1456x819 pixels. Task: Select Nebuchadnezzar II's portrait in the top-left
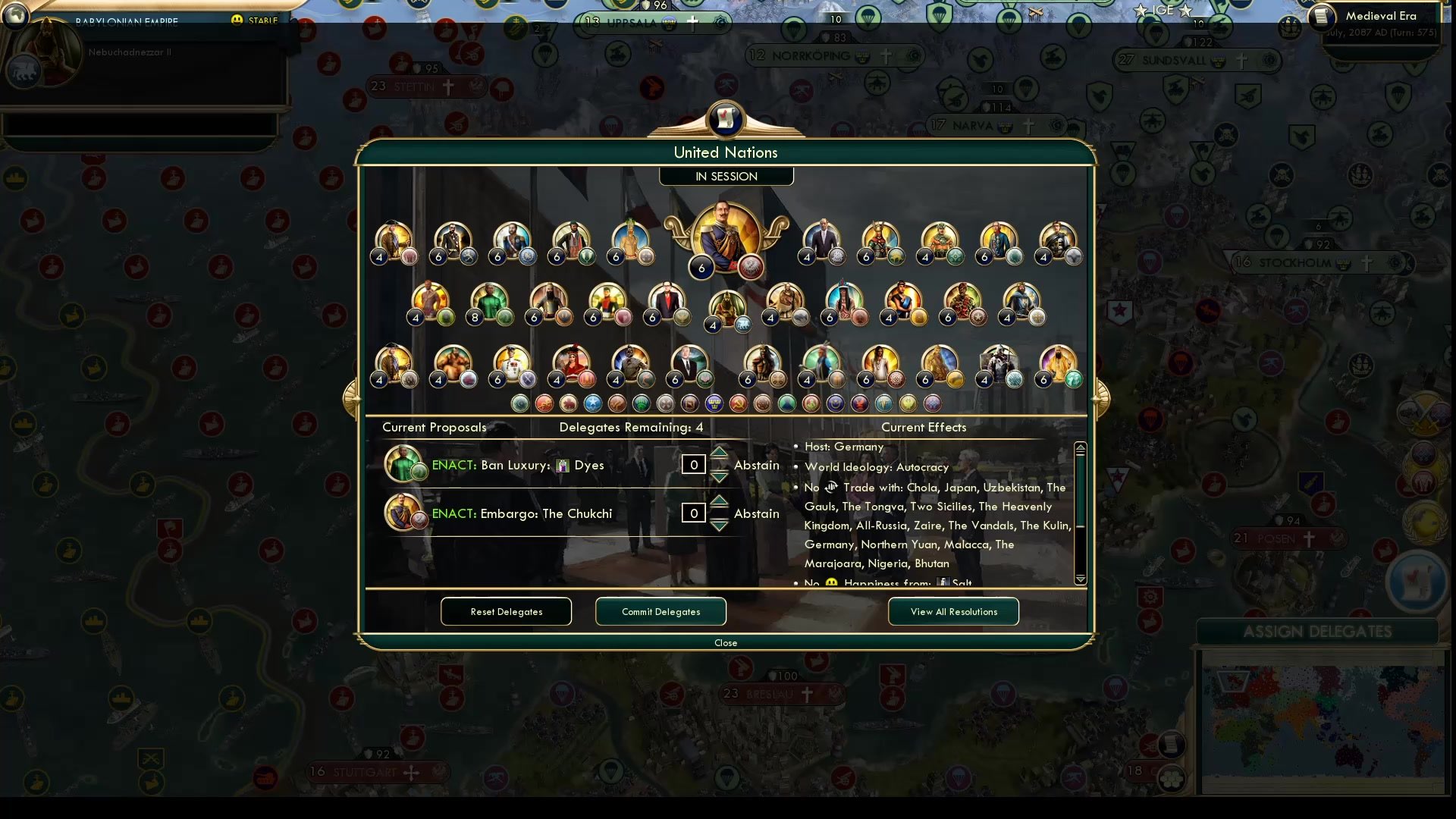[x=45, y=53]
